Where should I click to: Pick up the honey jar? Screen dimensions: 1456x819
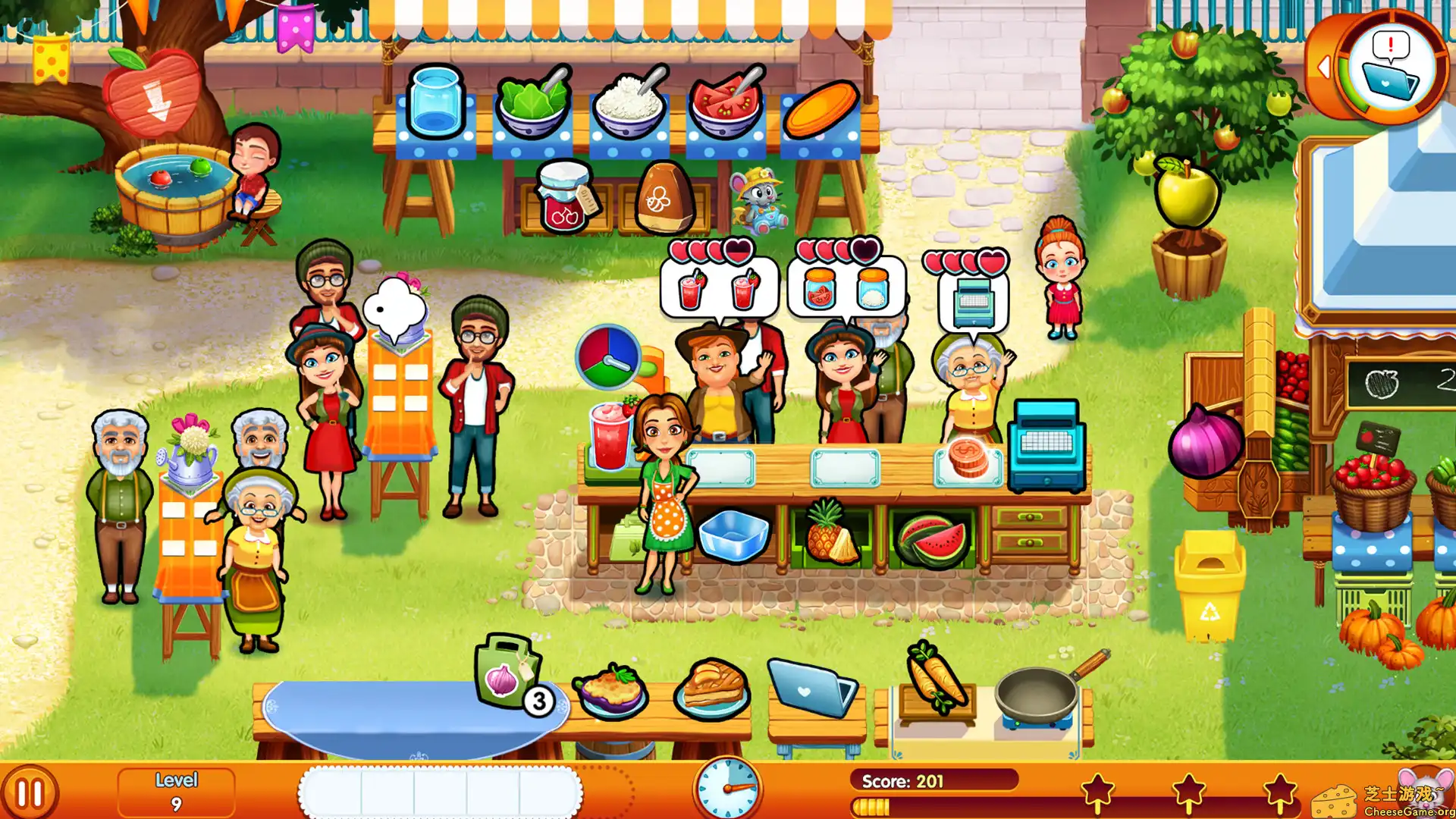tap(666, 197)
